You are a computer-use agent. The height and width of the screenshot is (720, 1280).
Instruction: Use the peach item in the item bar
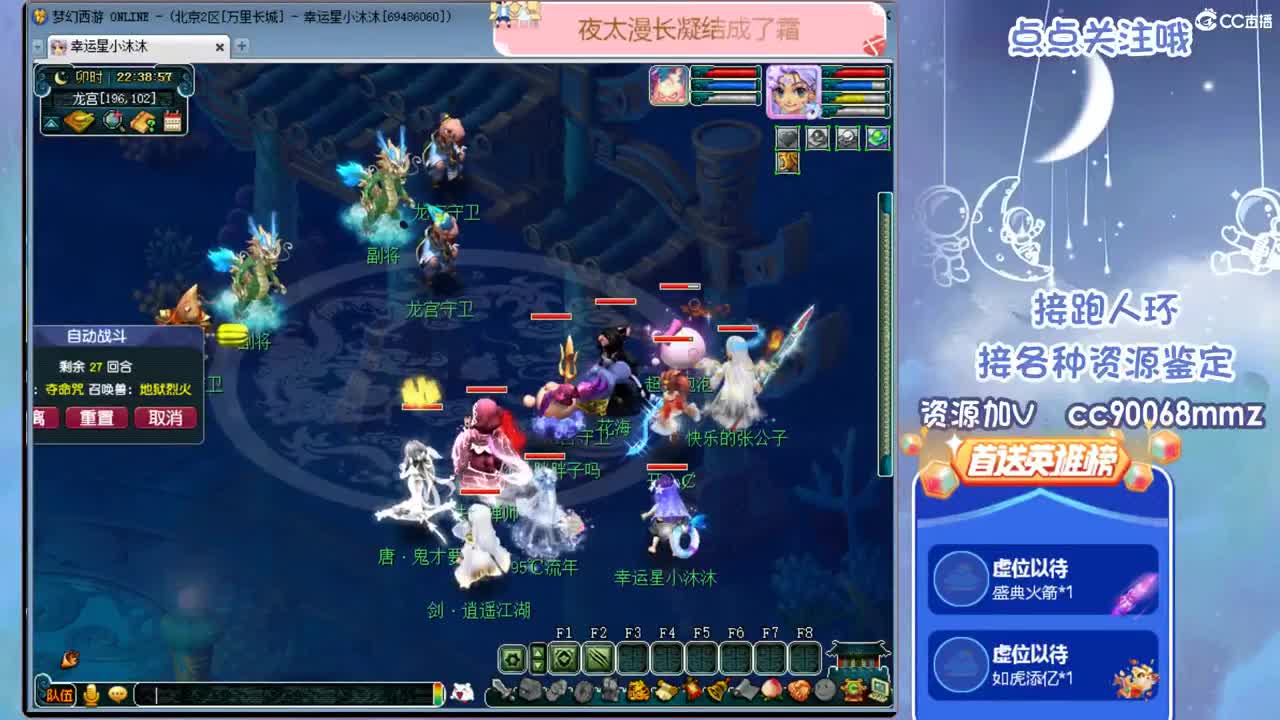pos(770,689)
